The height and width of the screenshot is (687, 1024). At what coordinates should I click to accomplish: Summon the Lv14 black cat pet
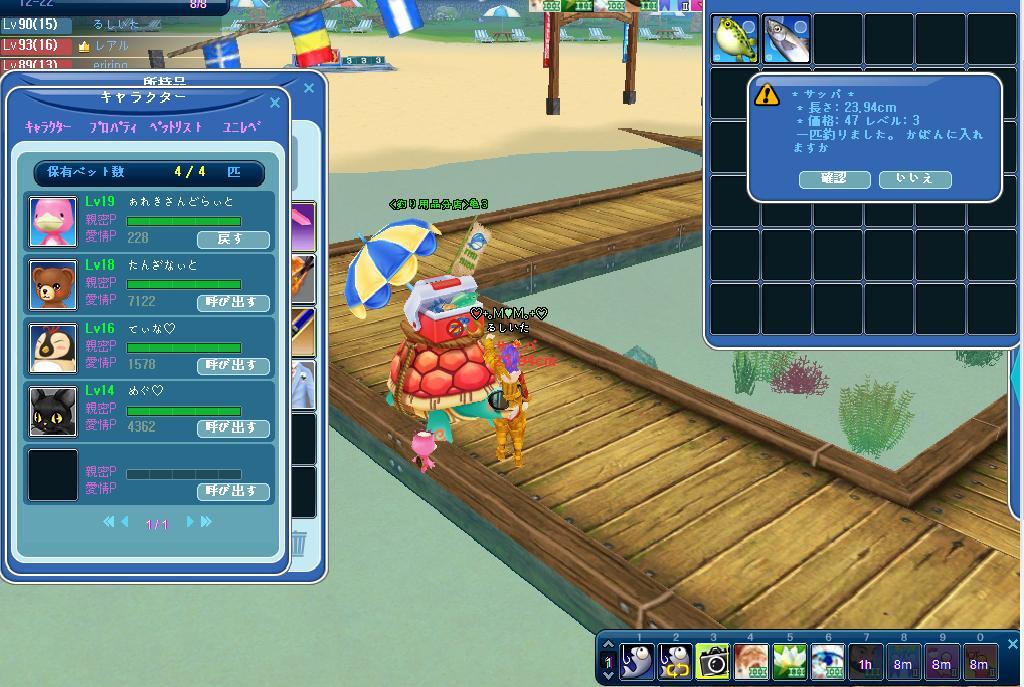coord(232,428)
